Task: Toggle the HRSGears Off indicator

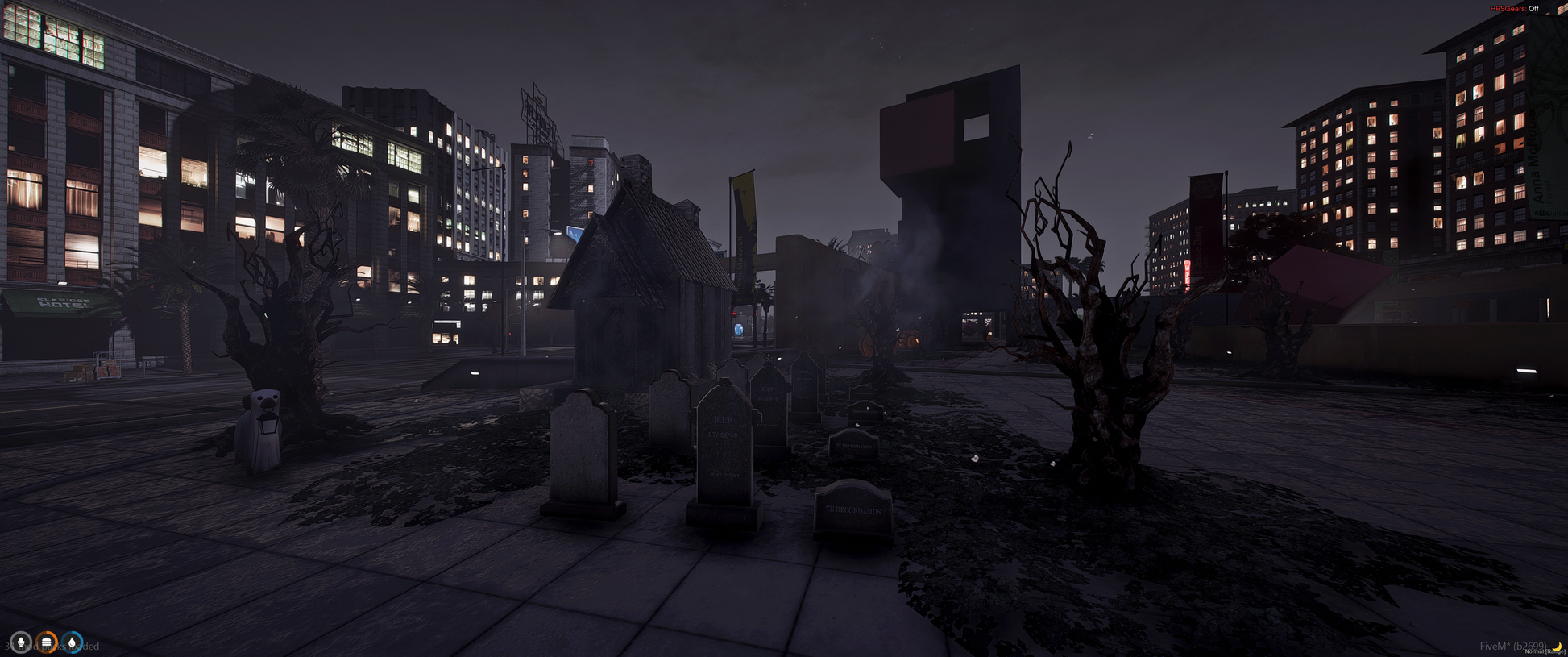Action: pos(1515,9)
